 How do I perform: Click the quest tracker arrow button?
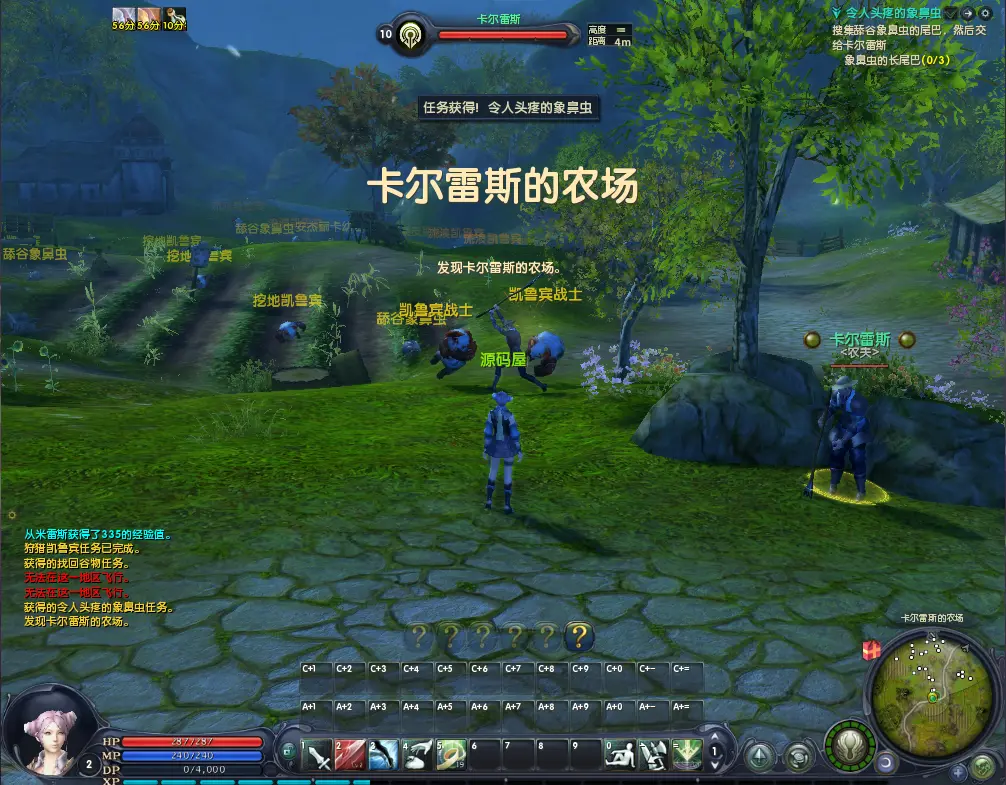968,12
